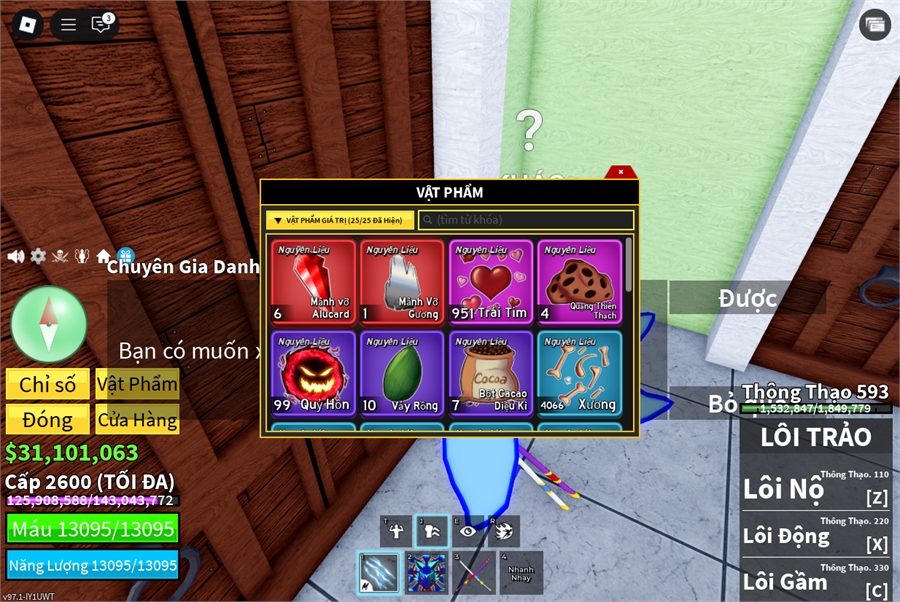This screenshot has width=900, height=602.
Task: Open the gear settings icon
Action: pyautogui.click(x=38, y=256)
